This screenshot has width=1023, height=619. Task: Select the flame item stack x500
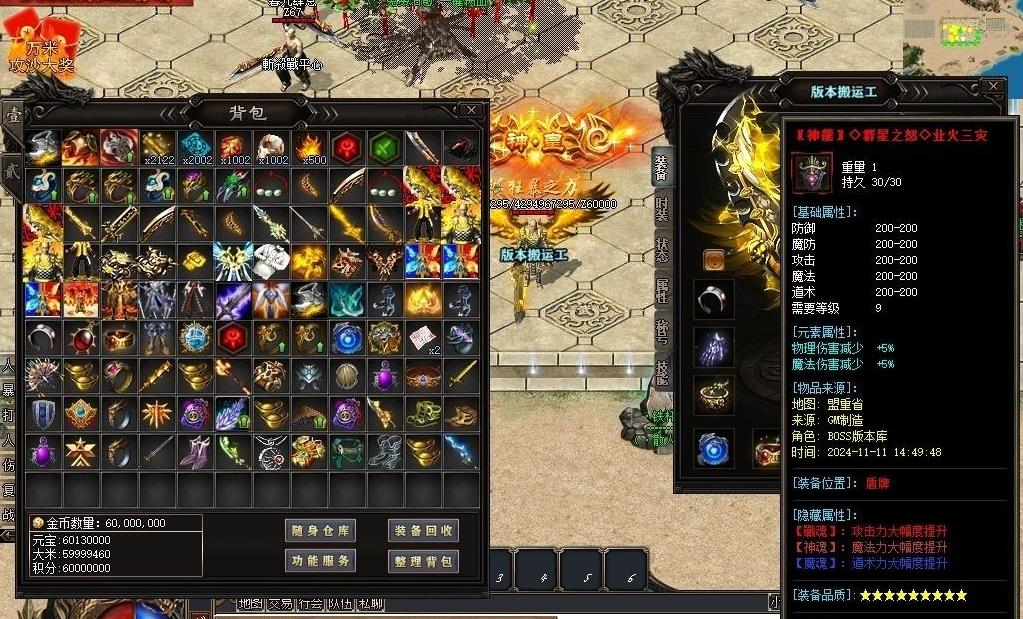click(308, 148)
